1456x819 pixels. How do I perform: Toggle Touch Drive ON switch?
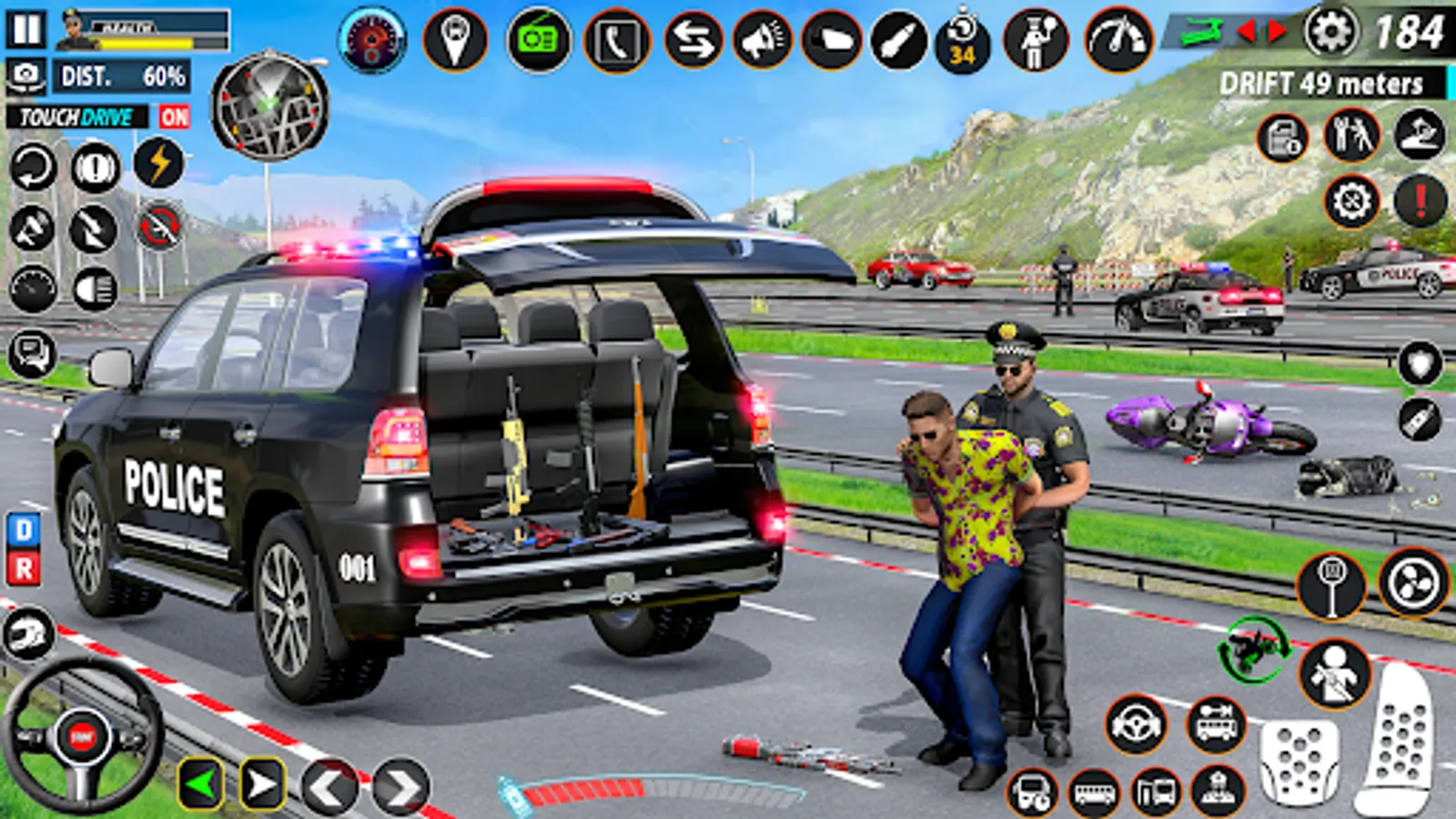pyautogui.click(x=174, y=116)
